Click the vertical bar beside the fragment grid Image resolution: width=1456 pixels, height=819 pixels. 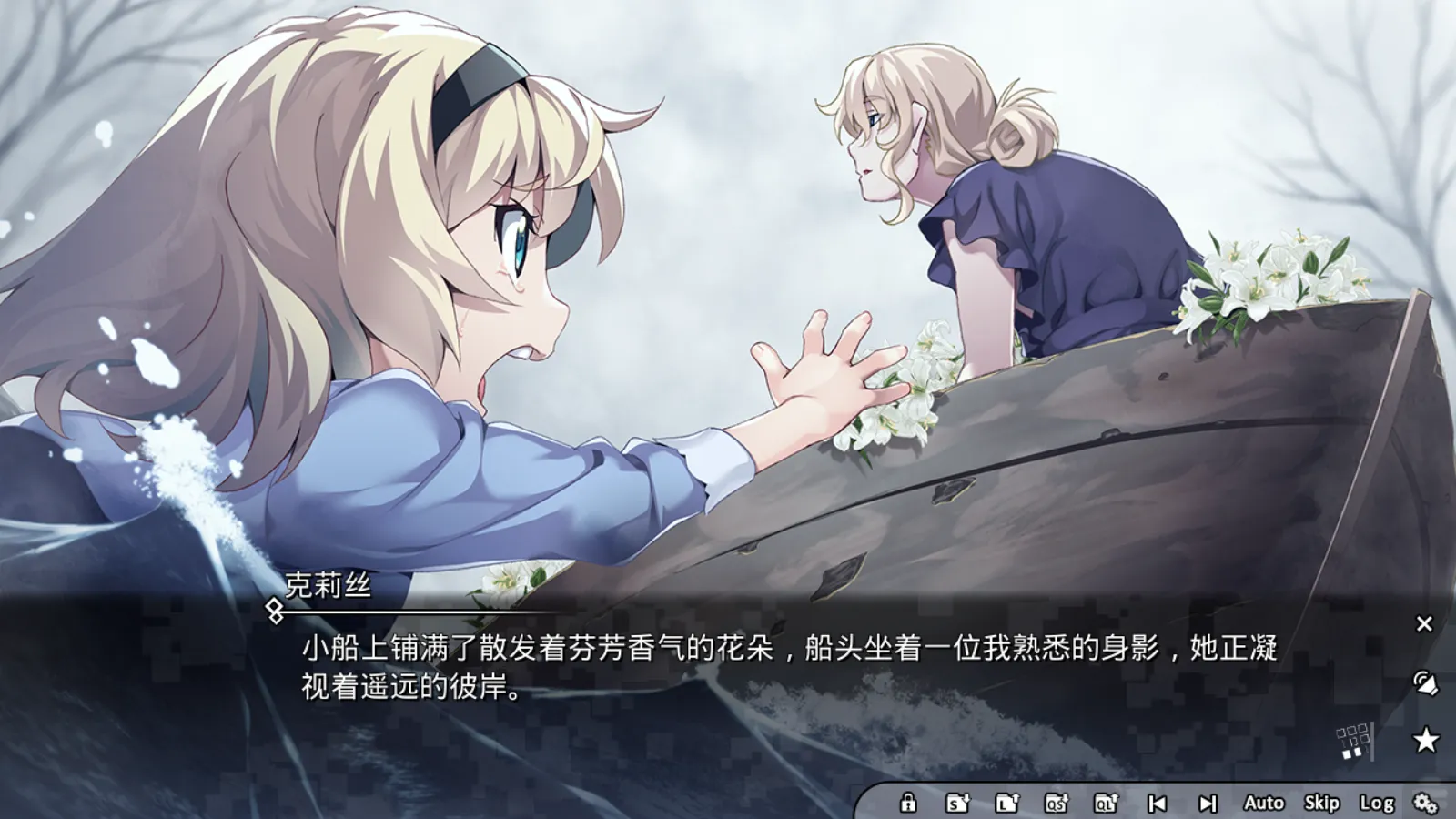pos(1372,741)
